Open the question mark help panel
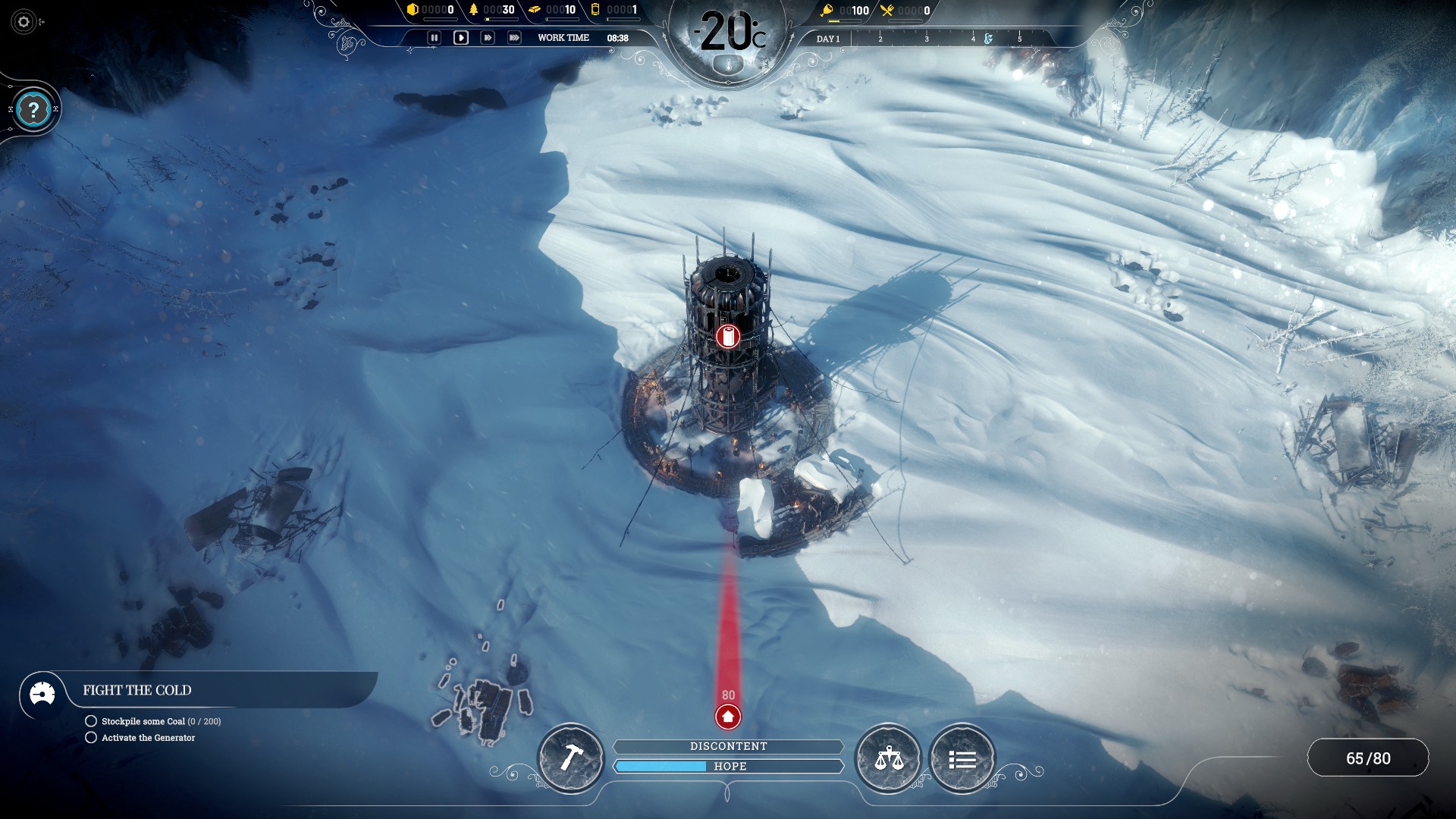Screen dimensions: 1456x819 33,111
